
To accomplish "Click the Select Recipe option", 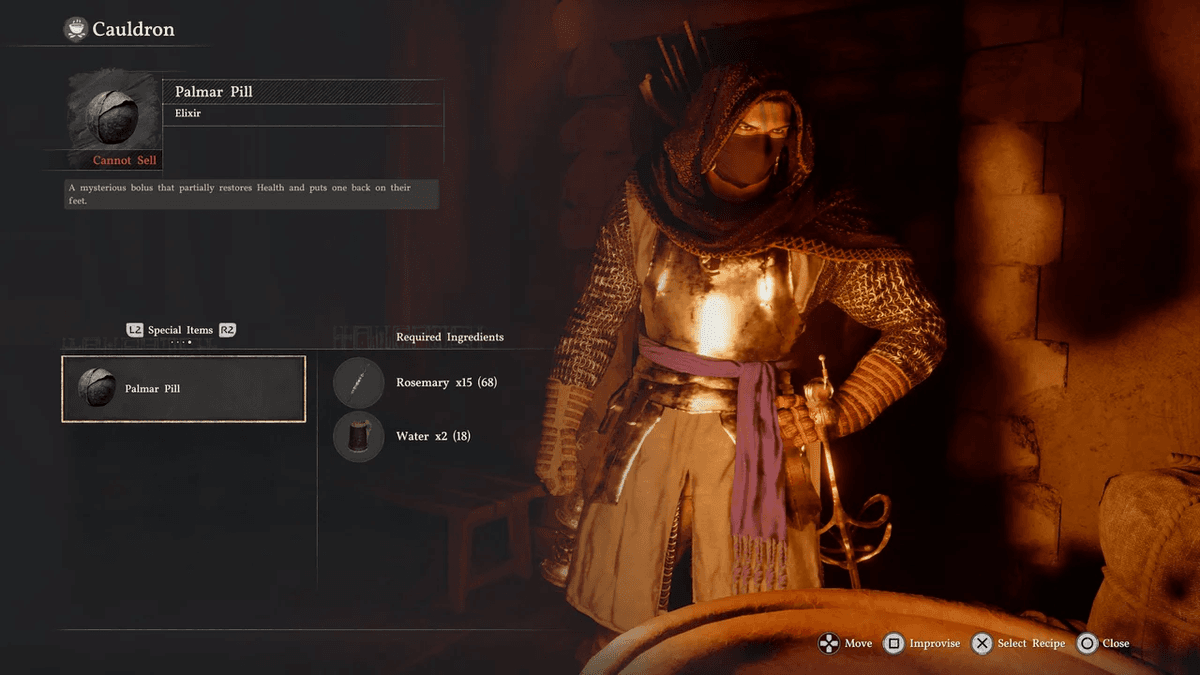I will (1019, 644).
